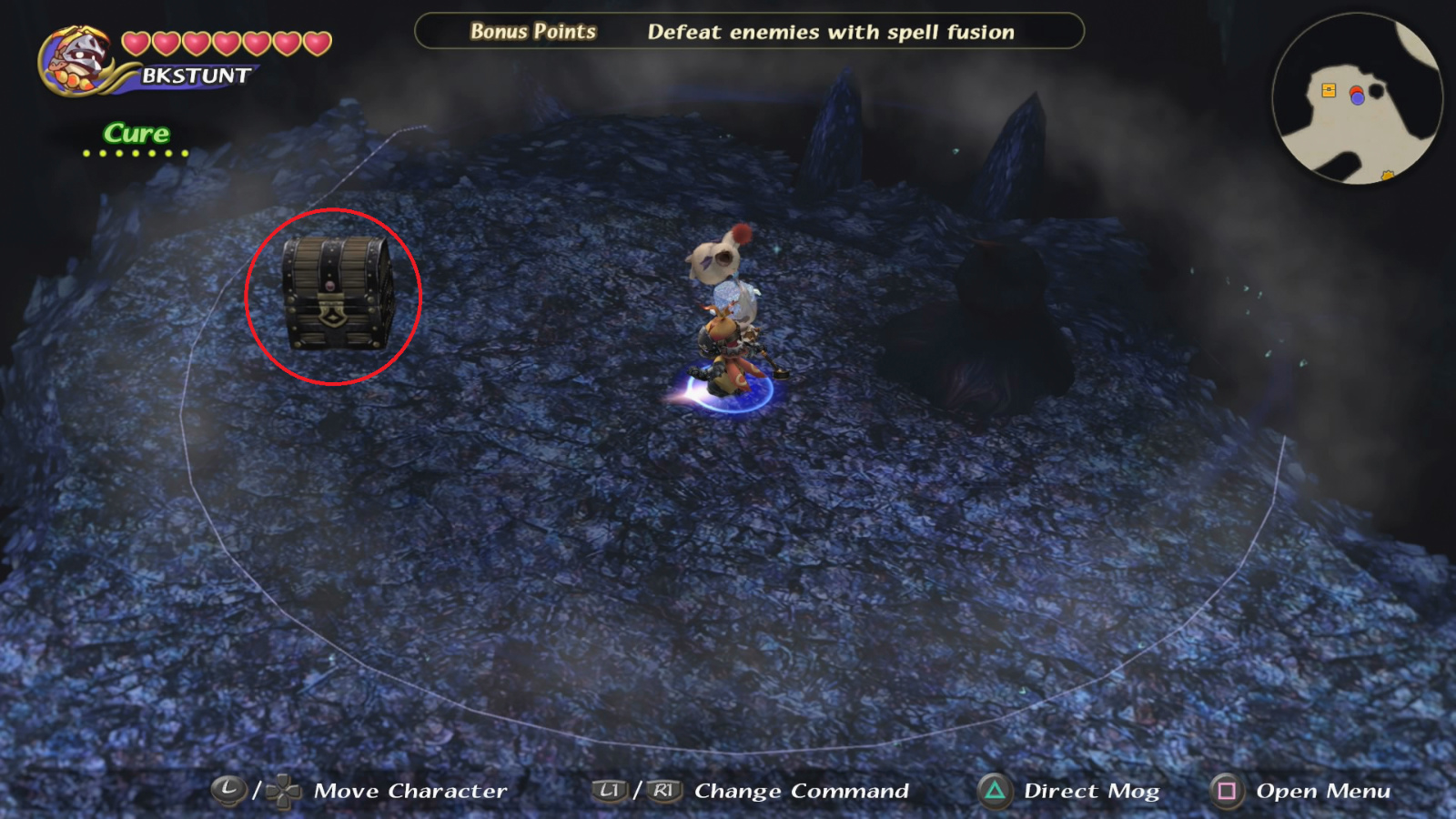The width and height of the screenshot is (1456, 819).
Task: Click the Cure spell label
Action: tap(136, 133)
